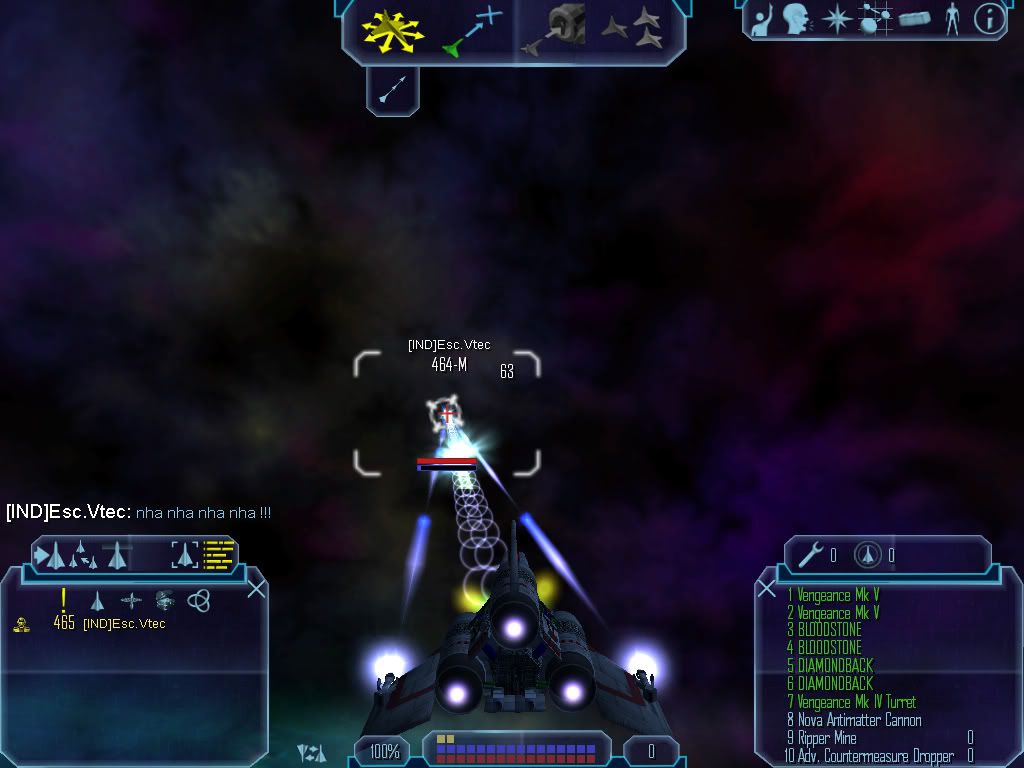Open the standing figure reputation icon
This screenshot has width=1024, height=768.
coord(952,19)
